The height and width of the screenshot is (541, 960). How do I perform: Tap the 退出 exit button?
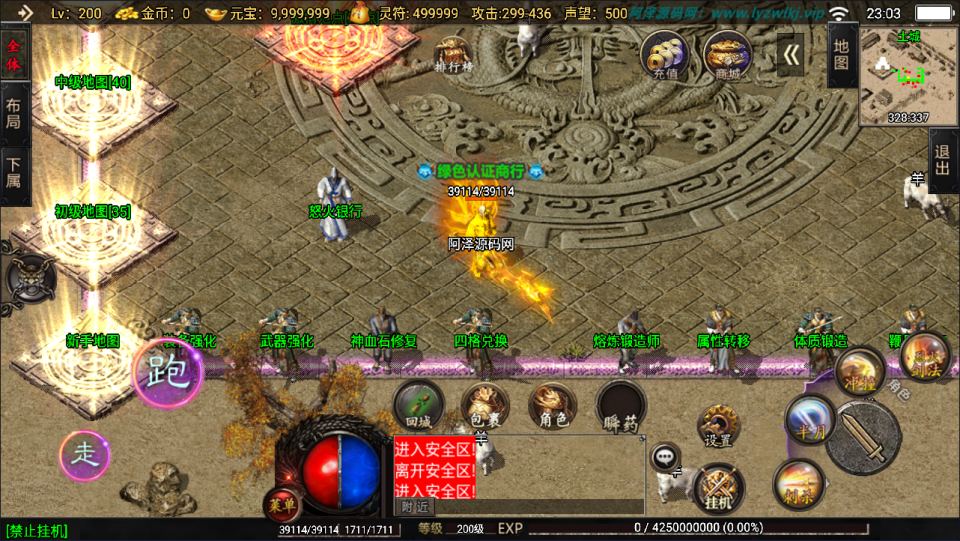pos(942,161)
